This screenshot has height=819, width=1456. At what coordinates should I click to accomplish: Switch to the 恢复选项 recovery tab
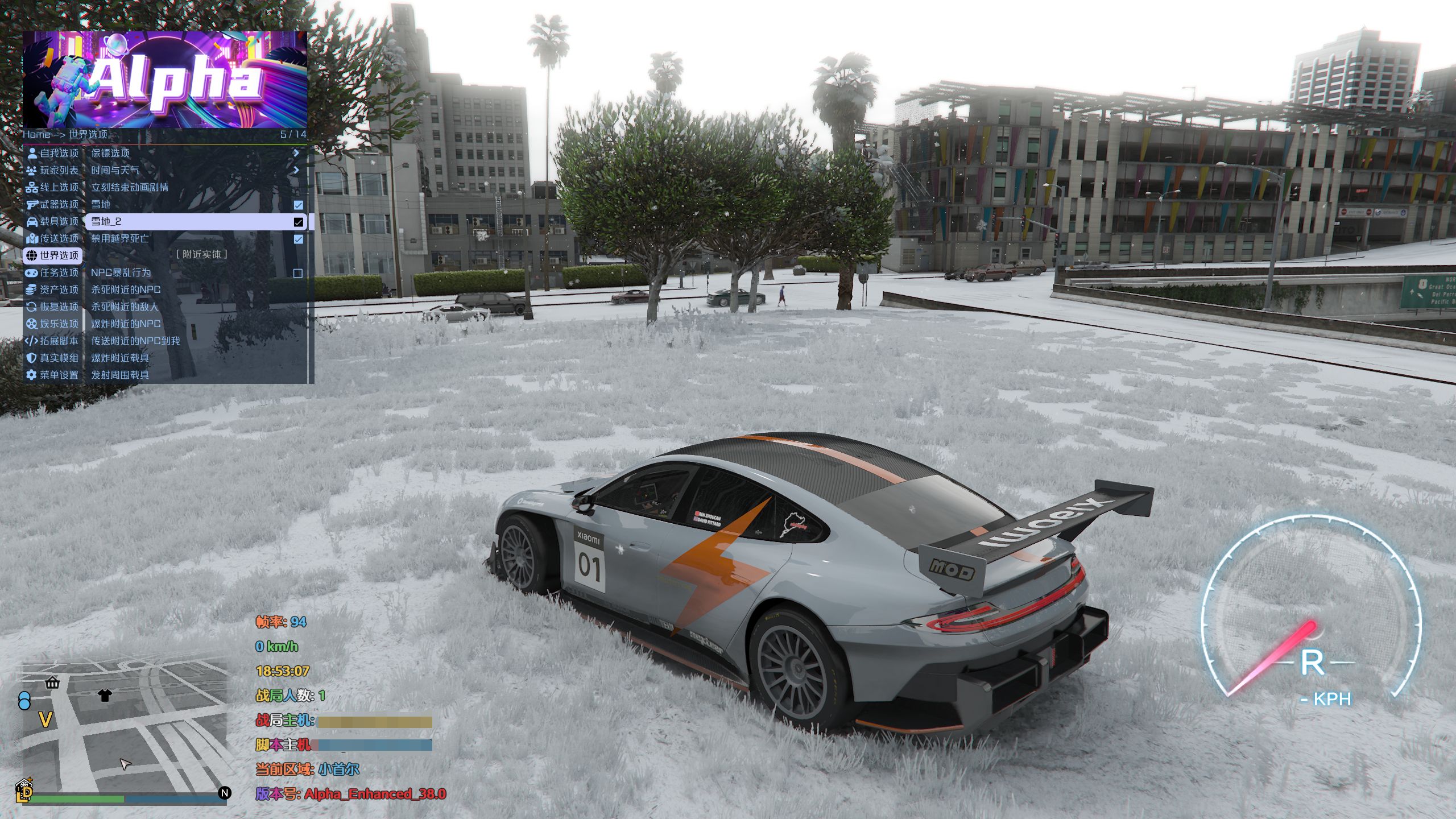pos(53,307)
